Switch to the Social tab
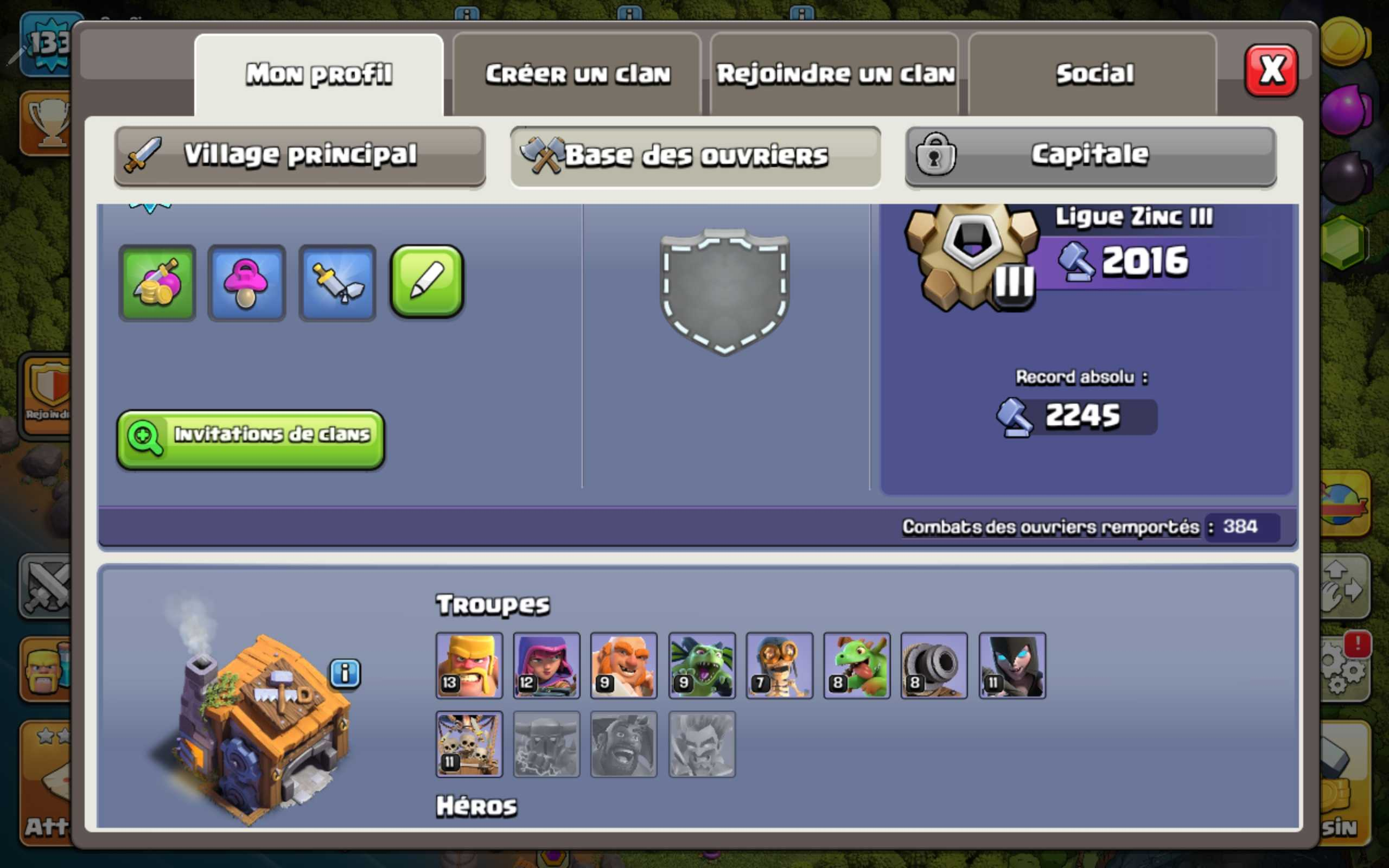 pos(1094,75)
